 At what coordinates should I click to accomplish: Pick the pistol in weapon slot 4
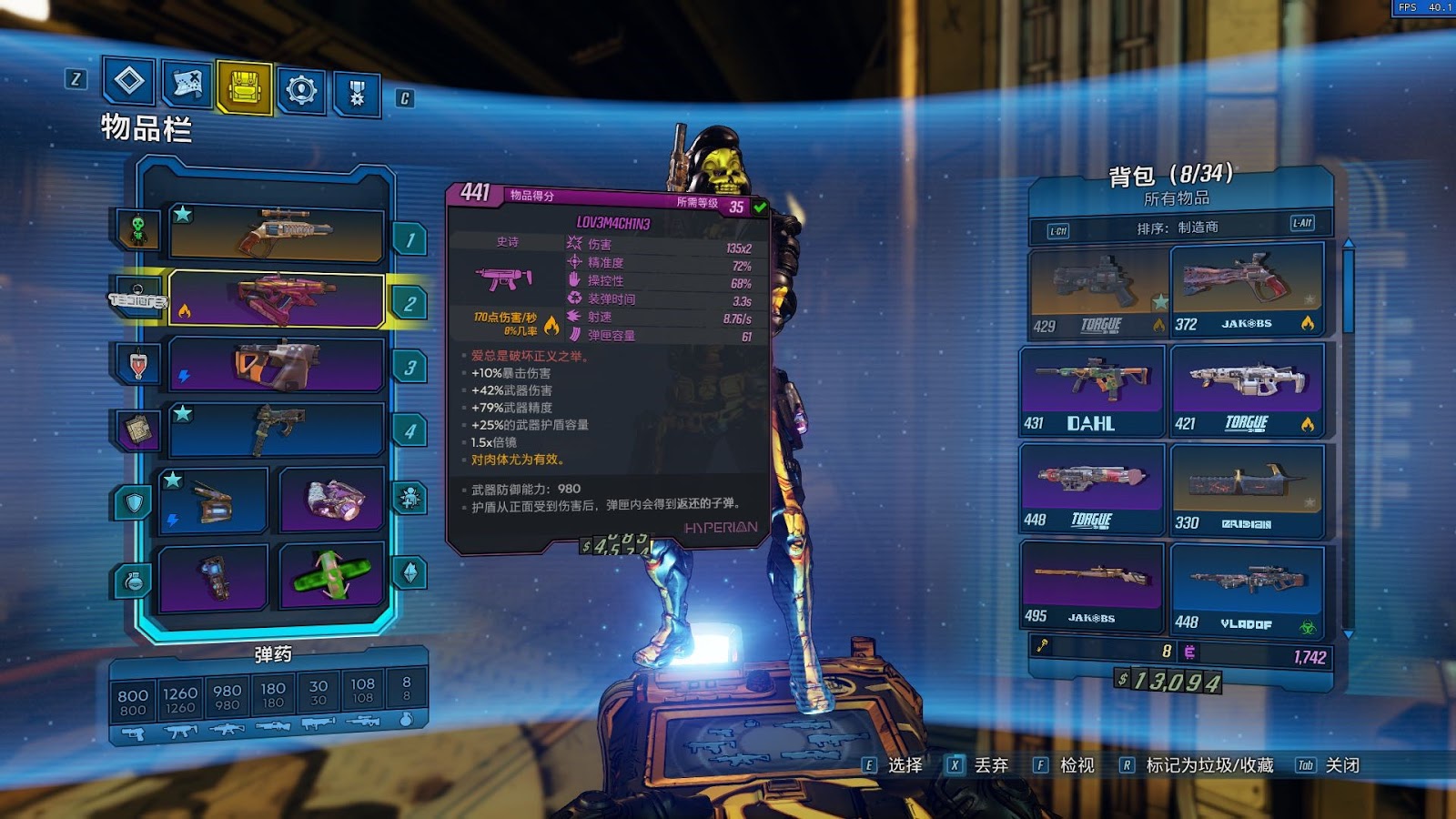coord(276,430)
